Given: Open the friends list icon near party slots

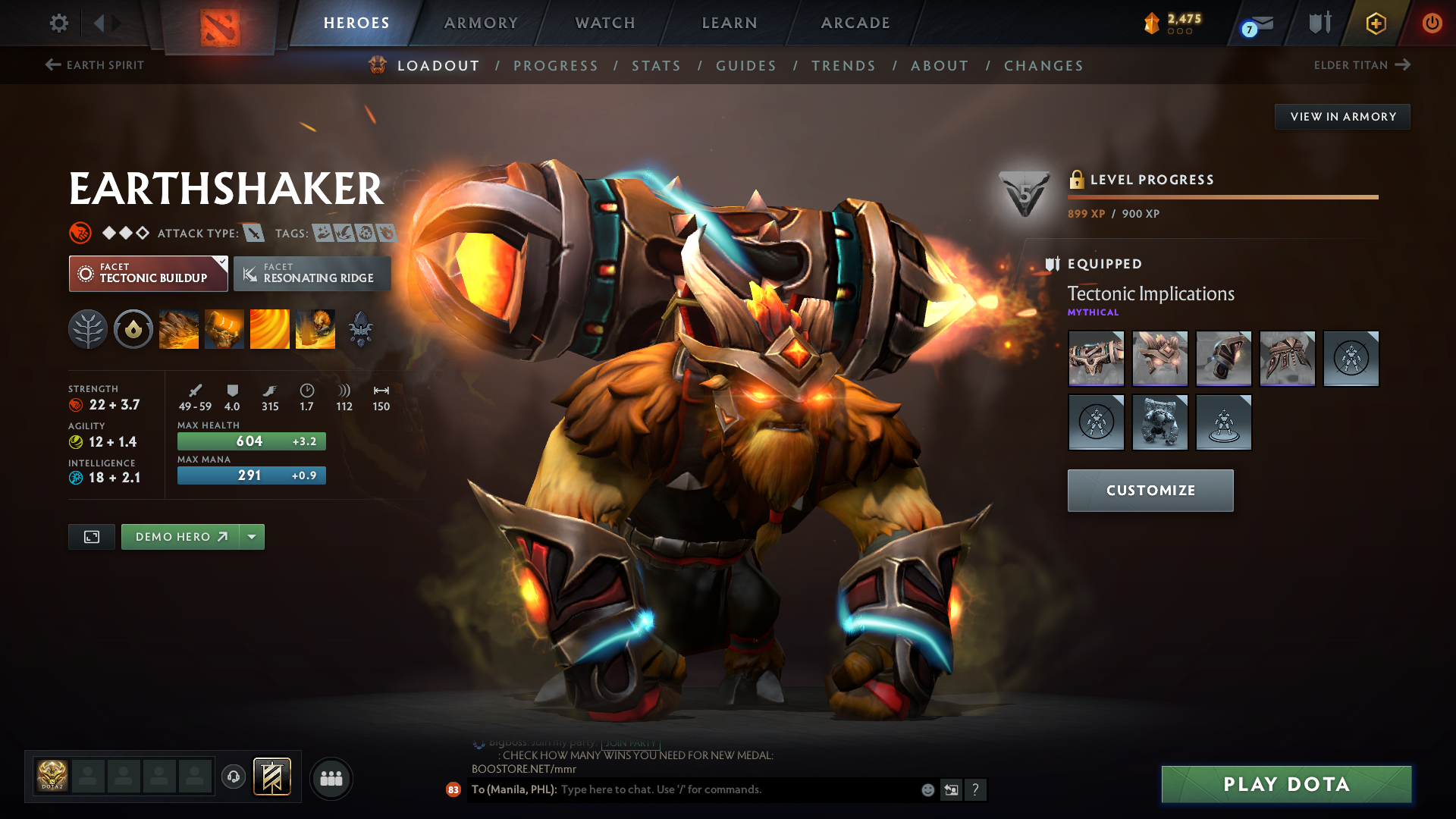Looking at the screenshot, I should (x=331, y=777).
